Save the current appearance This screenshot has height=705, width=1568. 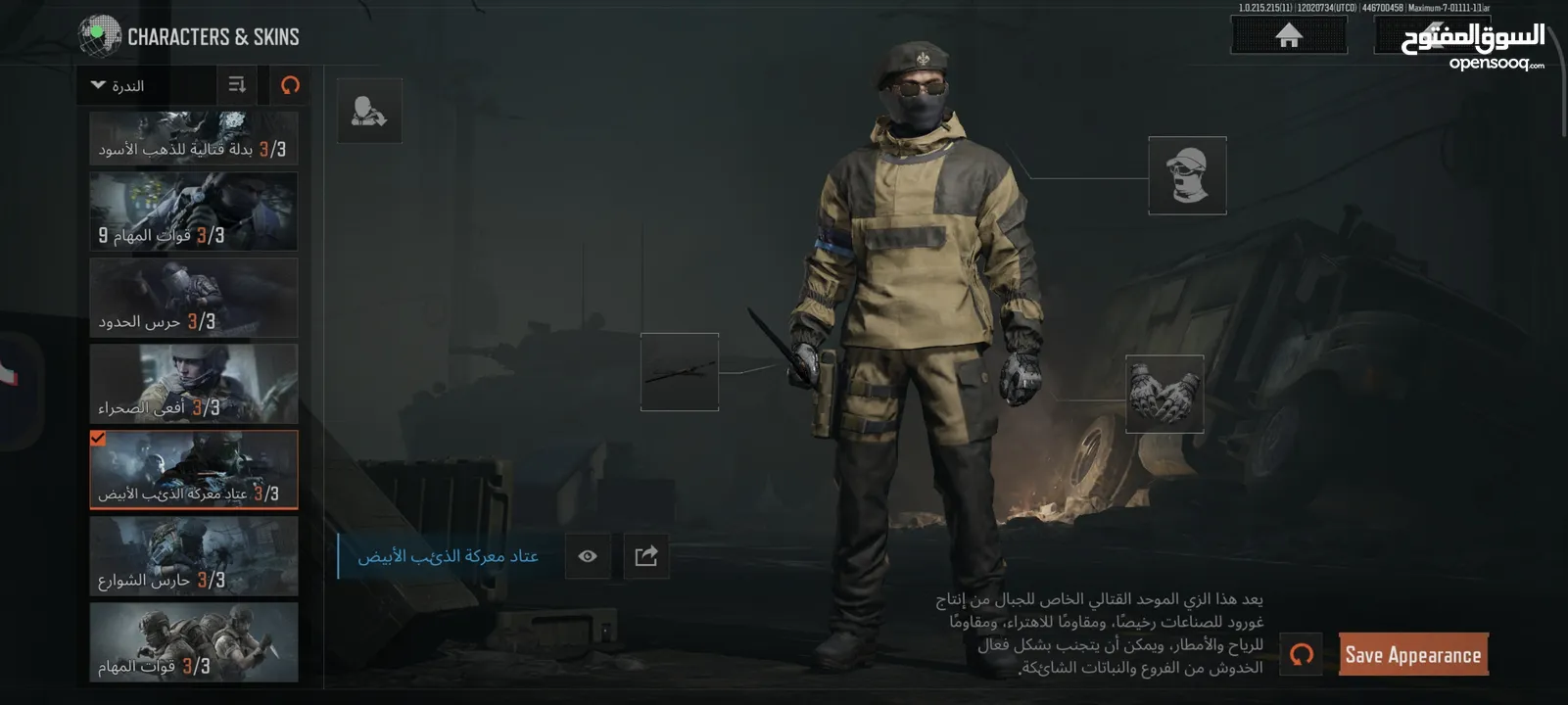point(1412,655)
